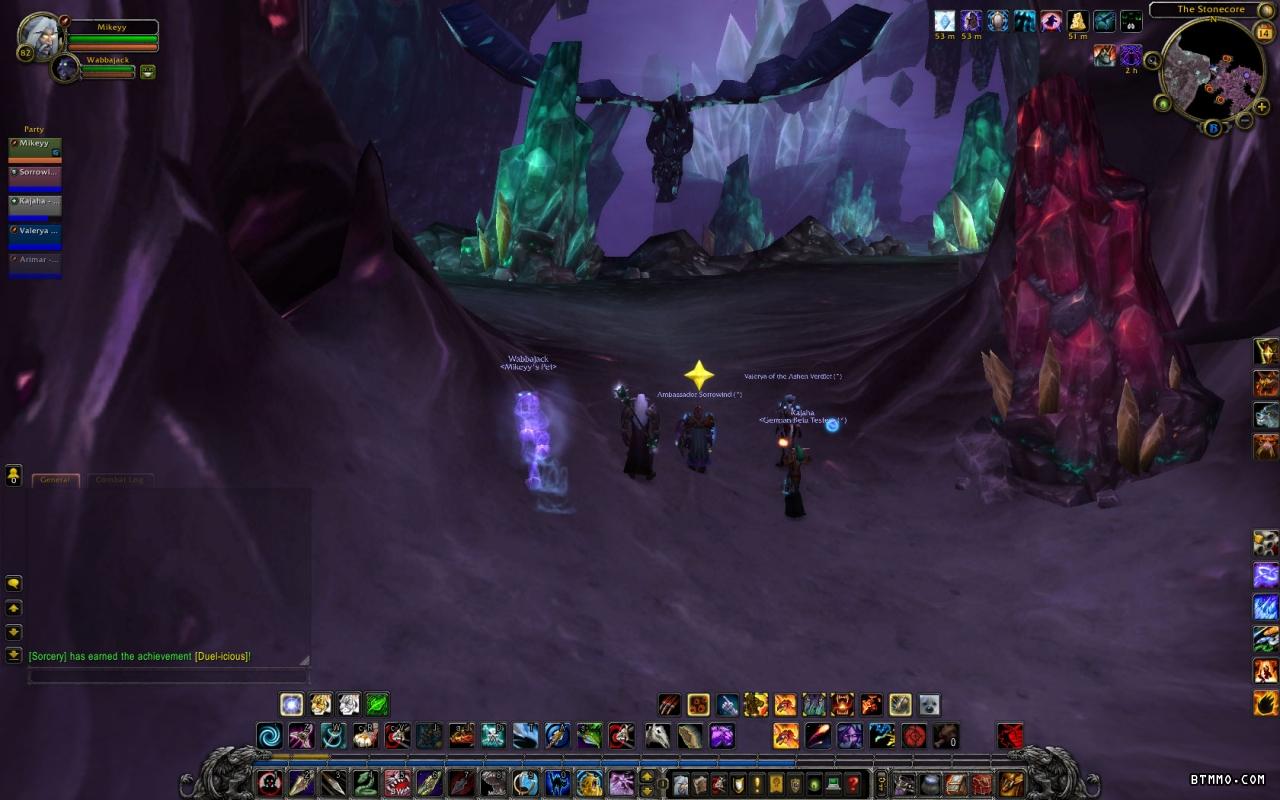Select the Wabbajack pet portrait
The image size is (1280, 800).
[67, 68]
